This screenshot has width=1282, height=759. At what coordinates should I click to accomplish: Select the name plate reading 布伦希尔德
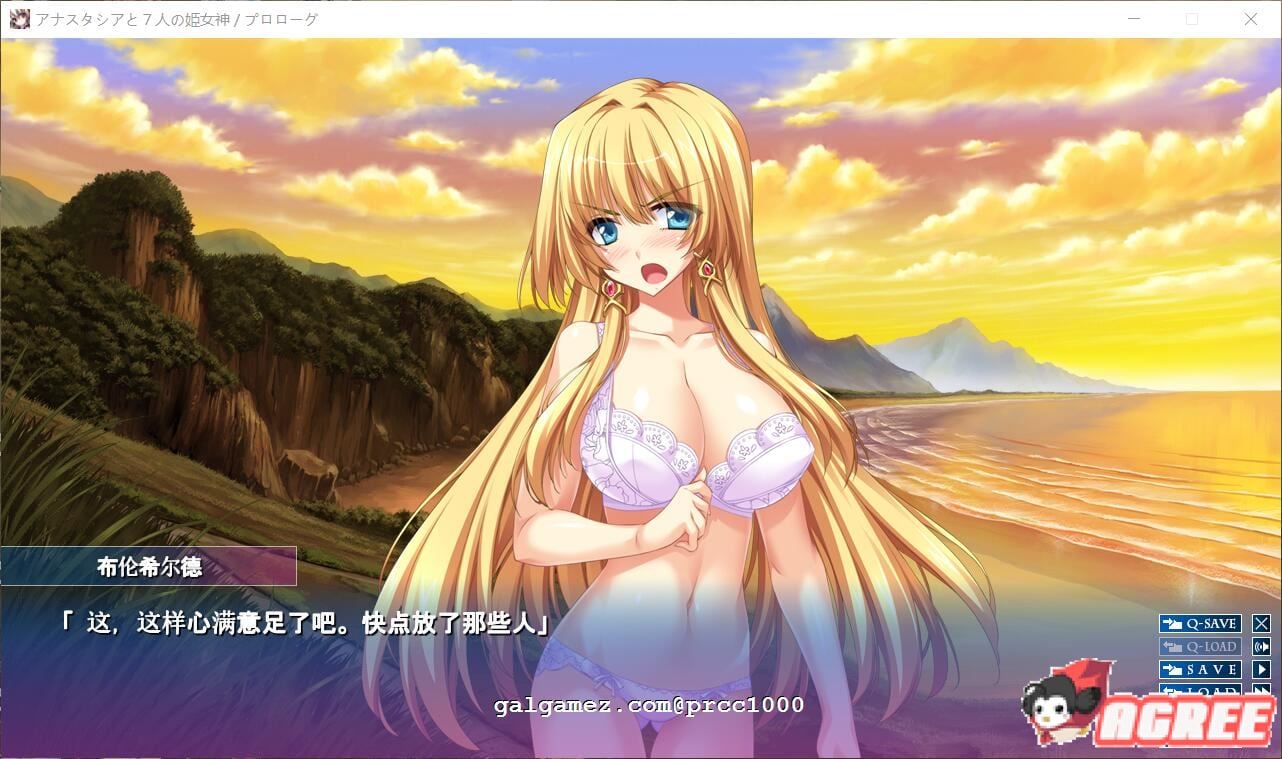(x=150, y=567)
